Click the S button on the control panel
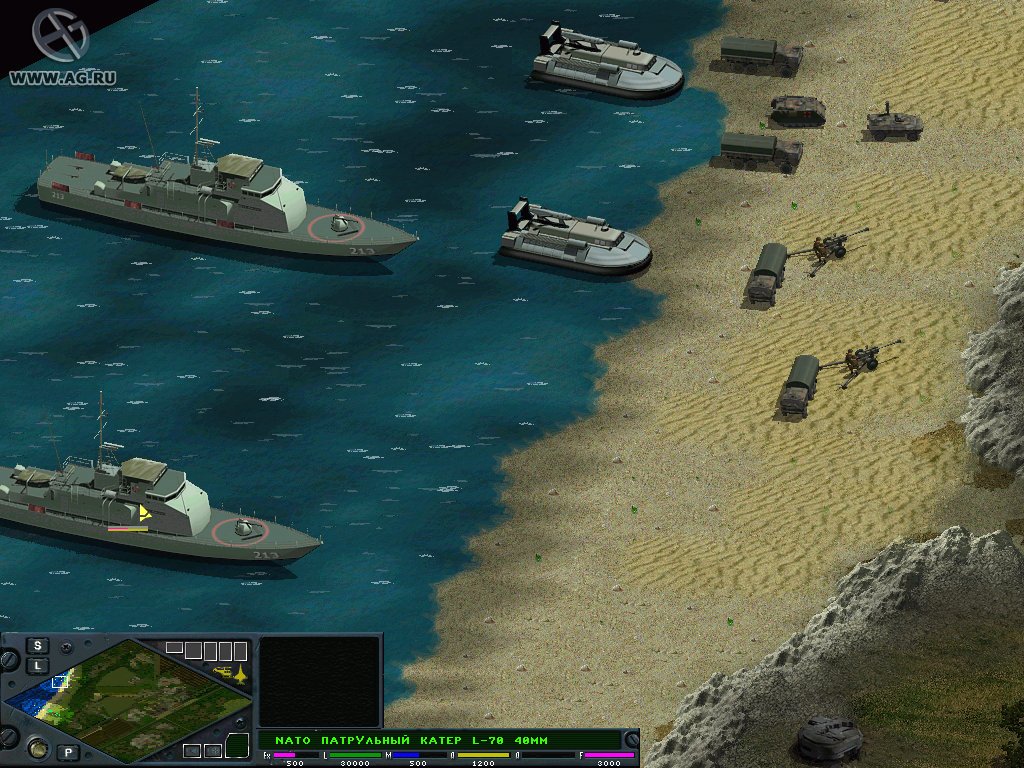The height and width of the screenshot is (768, 1024). pos(38,645)
